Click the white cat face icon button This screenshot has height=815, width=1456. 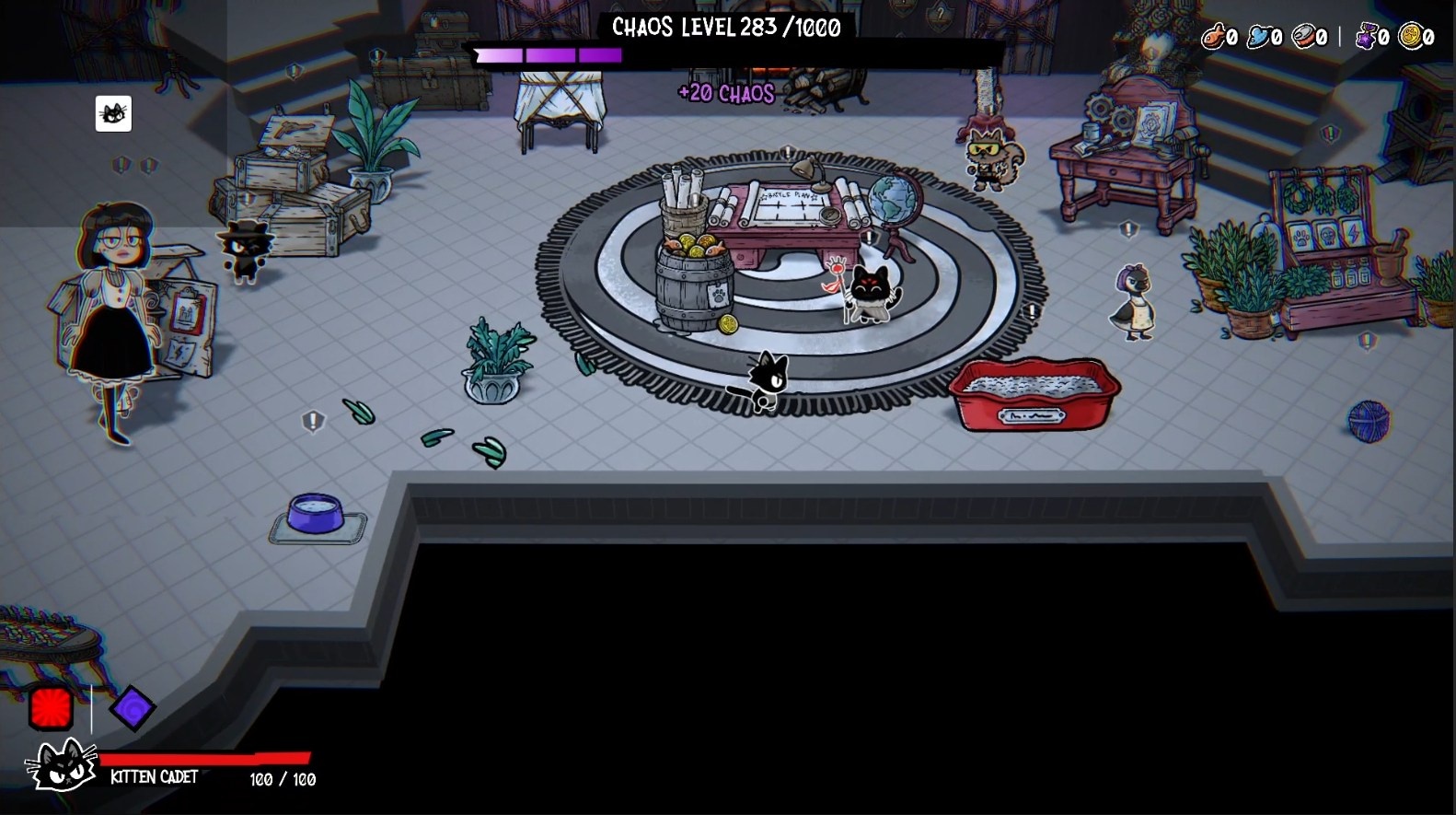113,114
